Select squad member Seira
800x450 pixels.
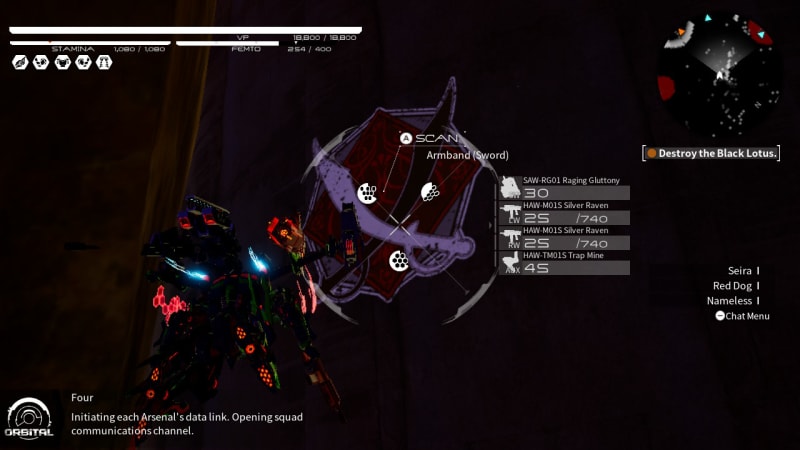(x=740, y=271)
